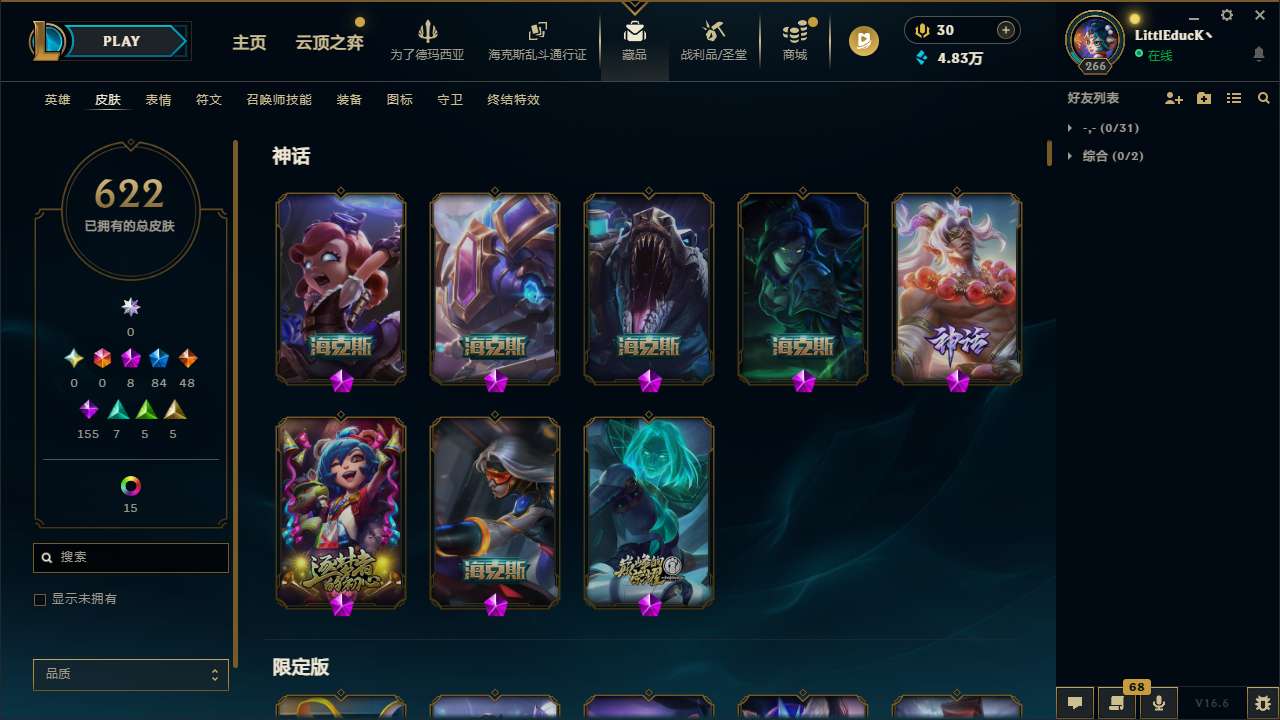Expand the 综合 (0/2) friend group

tap(1110, 155)
